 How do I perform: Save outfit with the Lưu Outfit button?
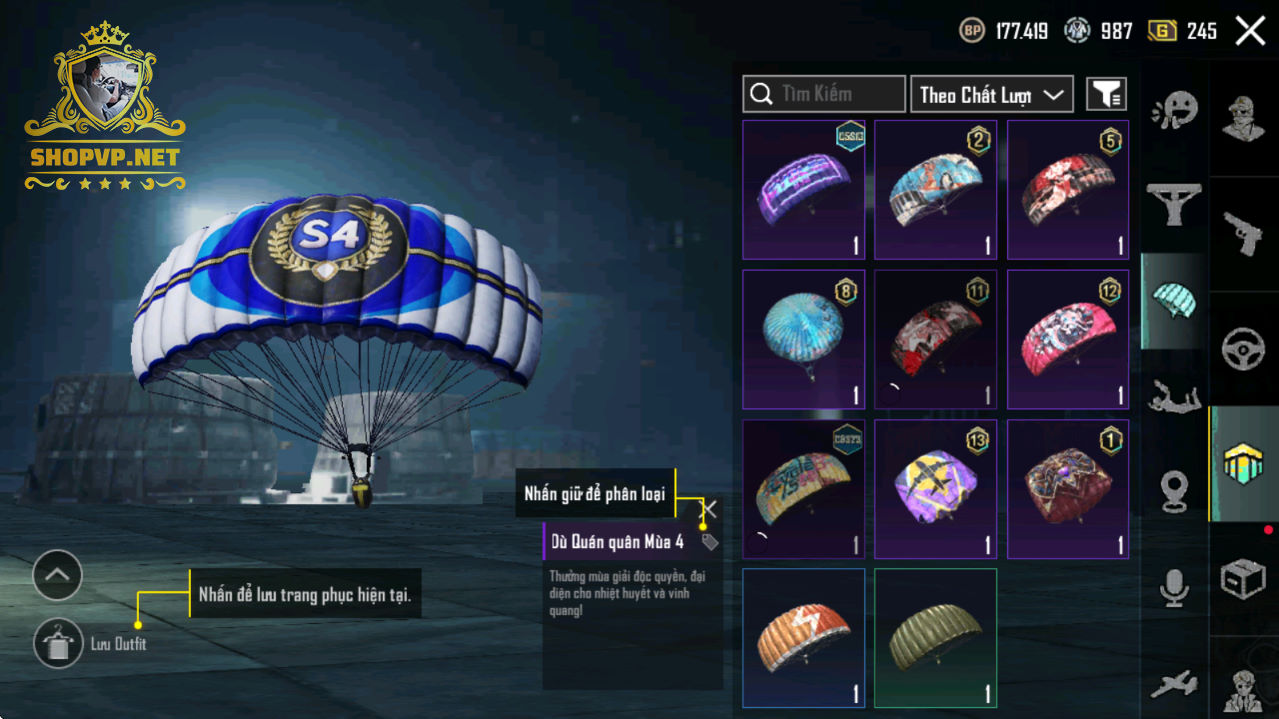58,644
